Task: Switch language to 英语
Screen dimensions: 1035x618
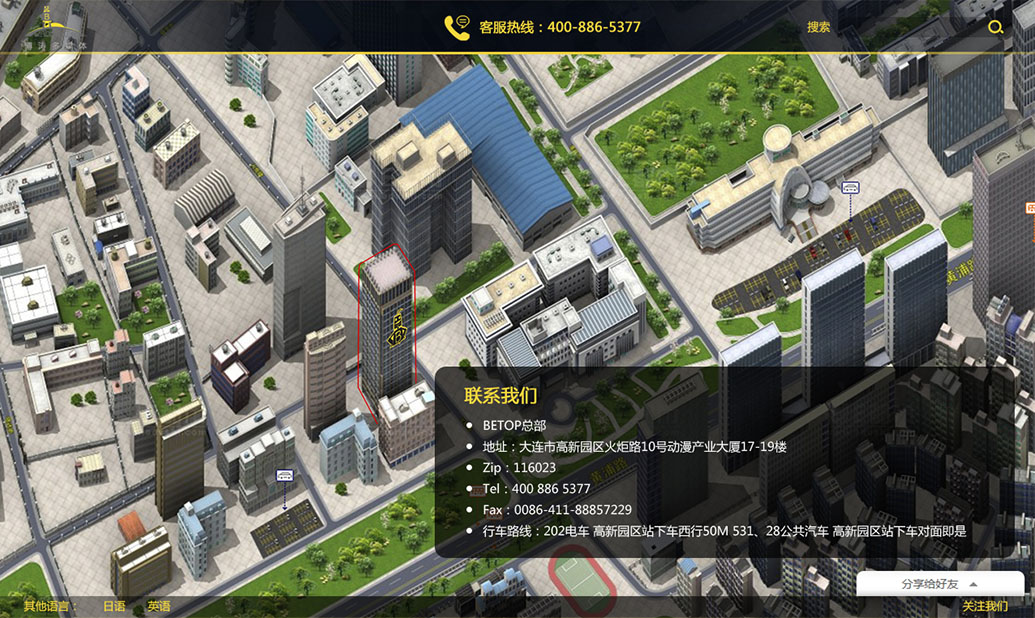Action: (x=159, y=606)
